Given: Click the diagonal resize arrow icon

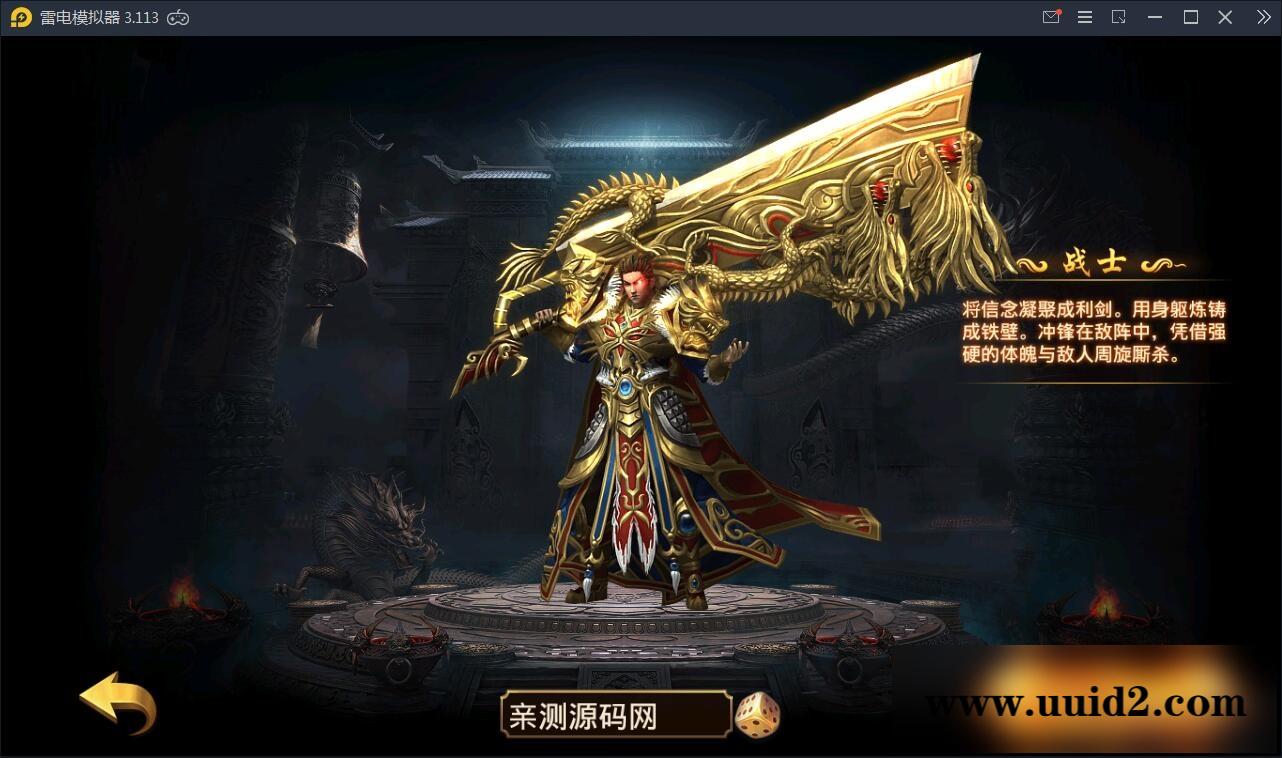Looking at the screenshot, I should (x=1119, y=17).
